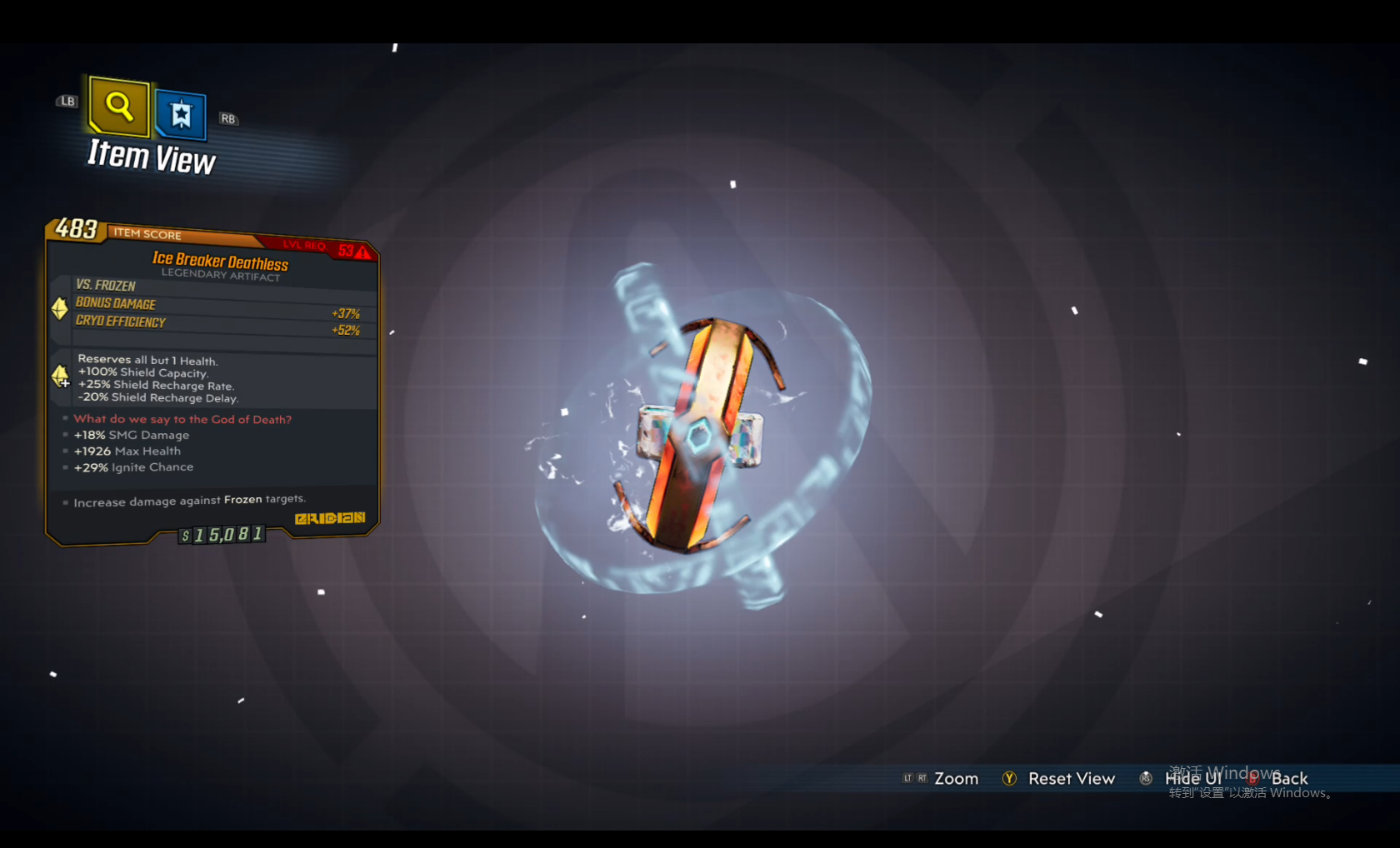The width and height of the screenshot is (1400, 848).
Task: Toggle Hide UI from the bottom bar
Action: 1193,778
